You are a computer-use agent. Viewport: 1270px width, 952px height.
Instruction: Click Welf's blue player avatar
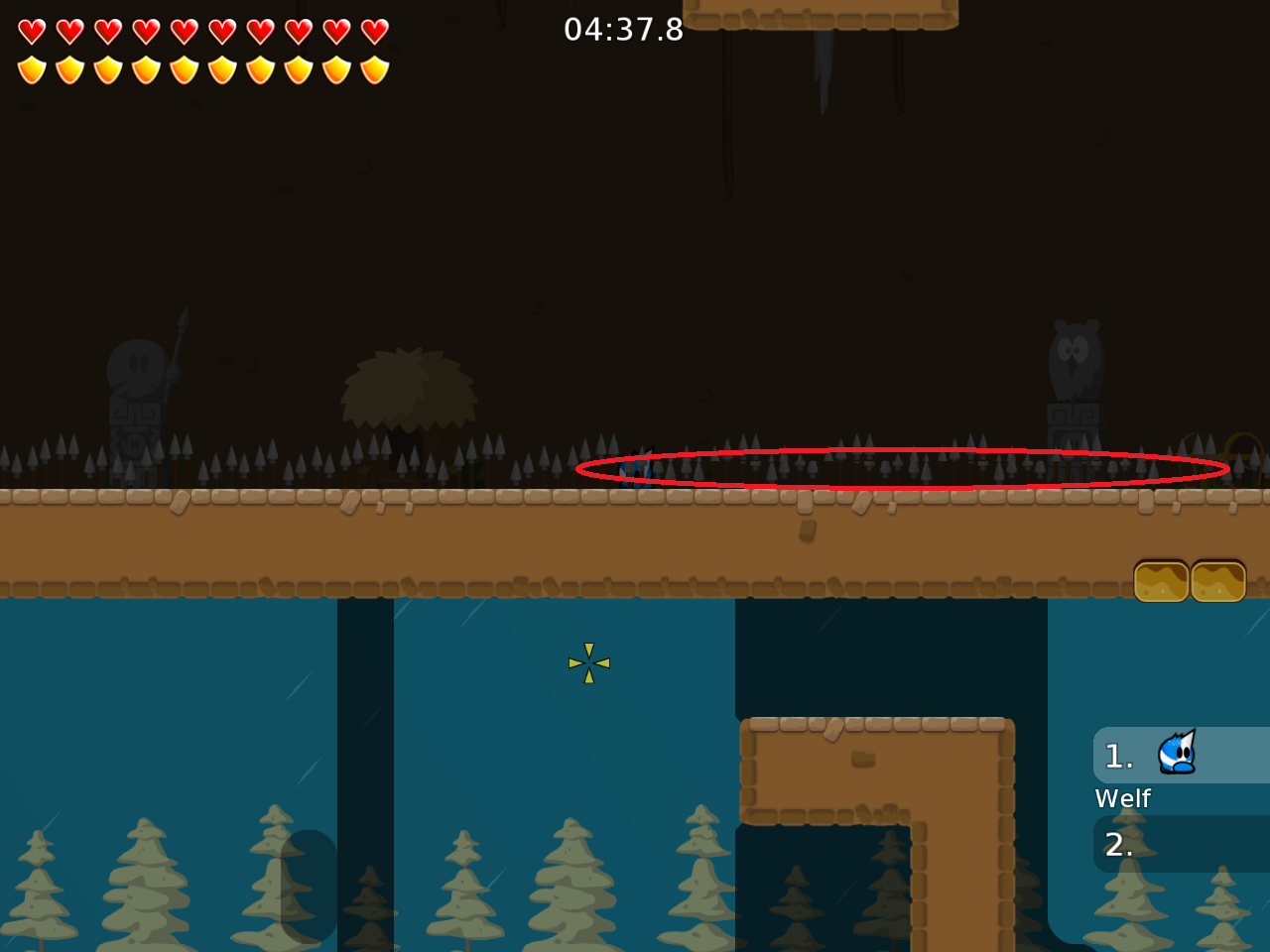tap(1175, 754)
